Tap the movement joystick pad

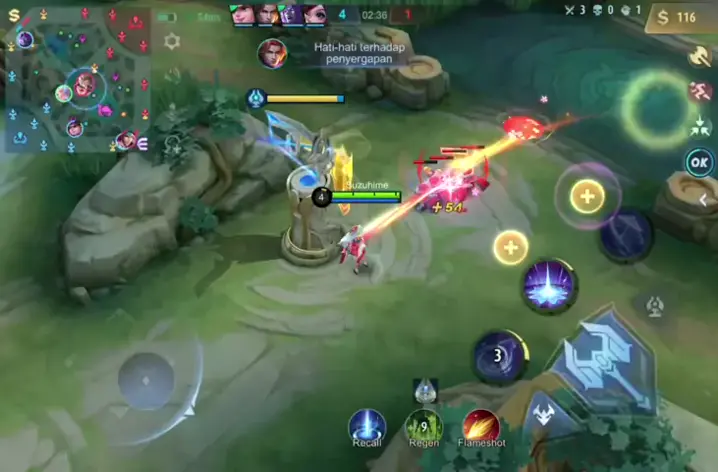(147, 380)
